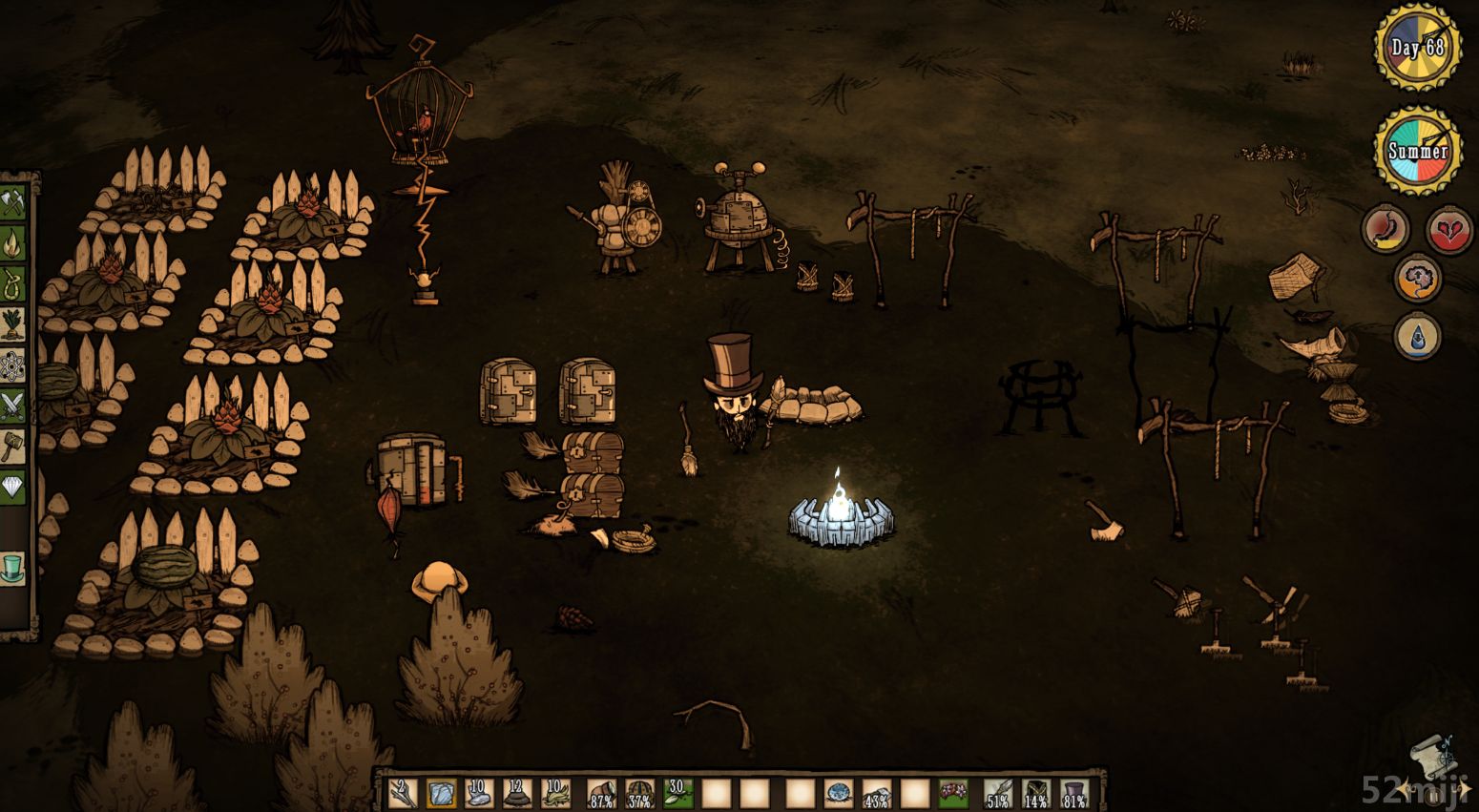Select the stack of 30 seeds
Screen dimensions: 1479x812
[677, 793]
